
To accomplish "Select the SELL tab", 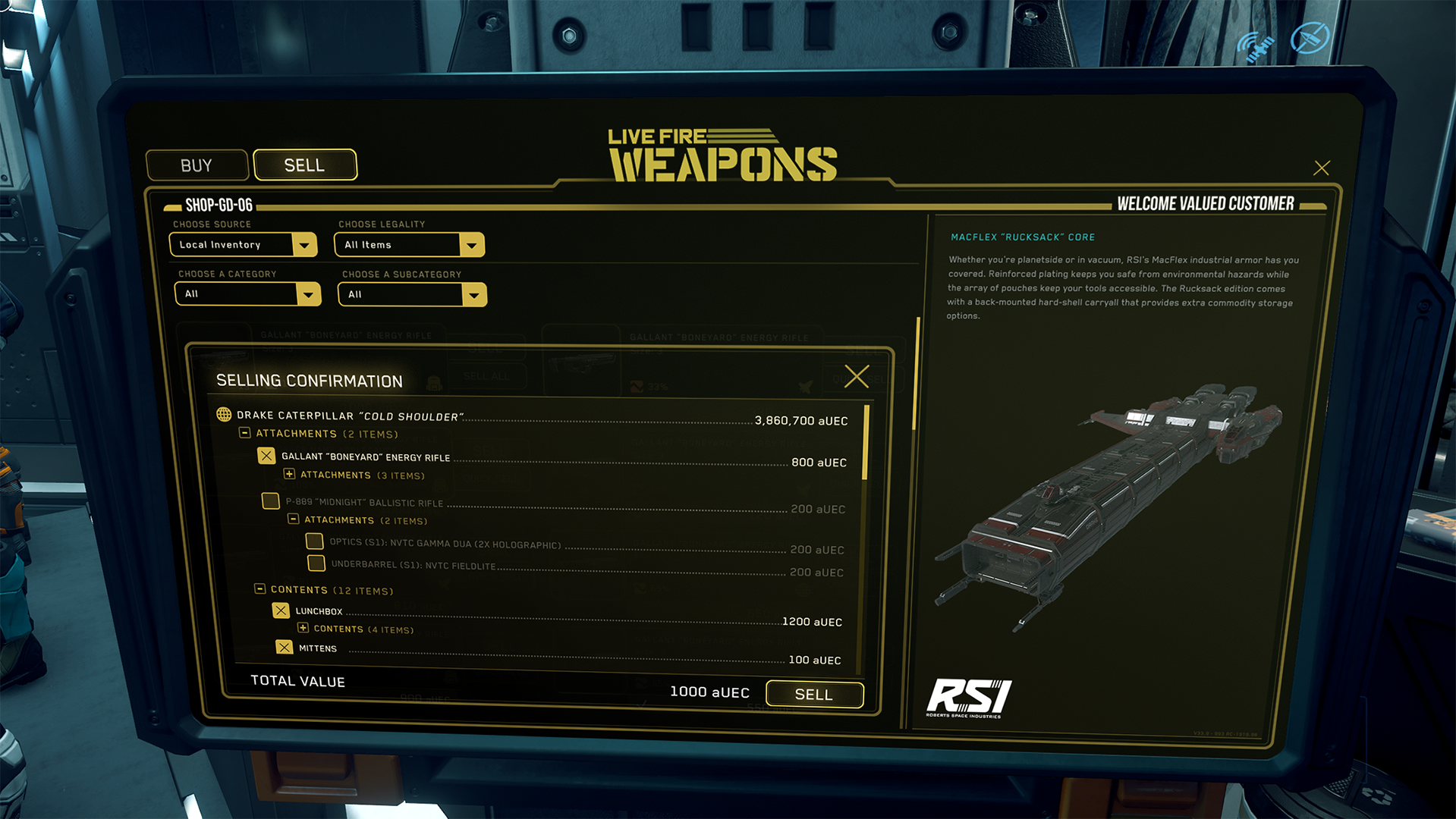I will pos(304,165).
